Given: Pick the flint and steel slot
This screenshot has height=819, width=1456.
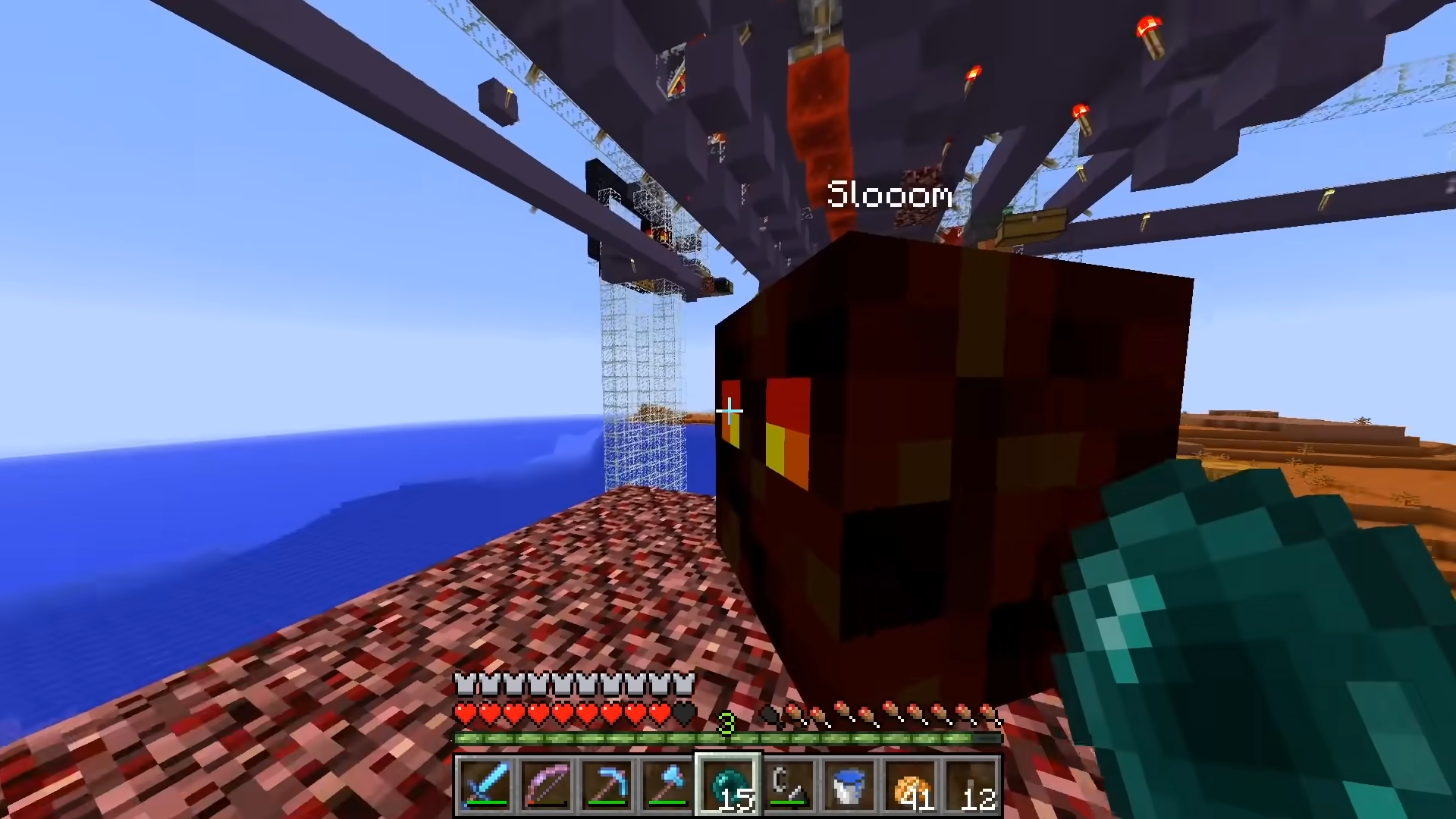Looking at the screenshot, I should [x=789, y=786].
